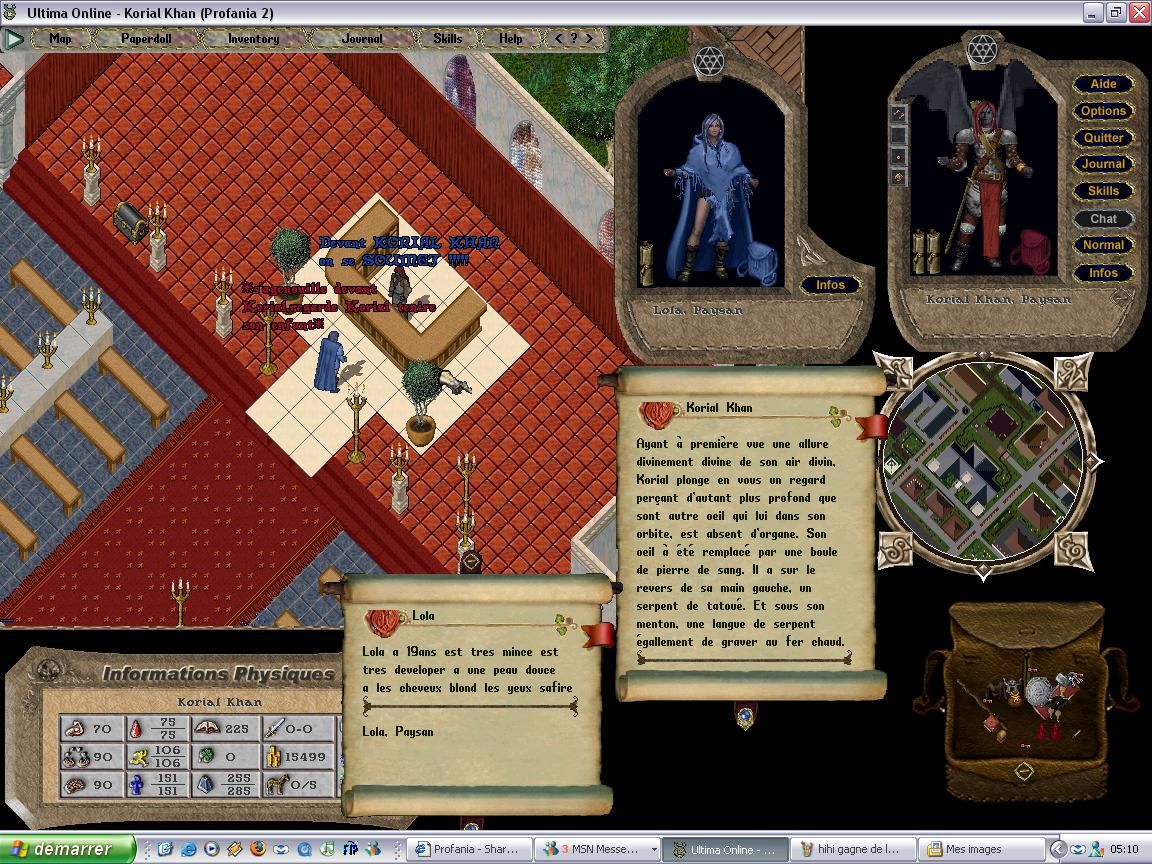Open the red pouch on Korial's paperdoll
1152x864 pixels.
[x=1030, y=252]
